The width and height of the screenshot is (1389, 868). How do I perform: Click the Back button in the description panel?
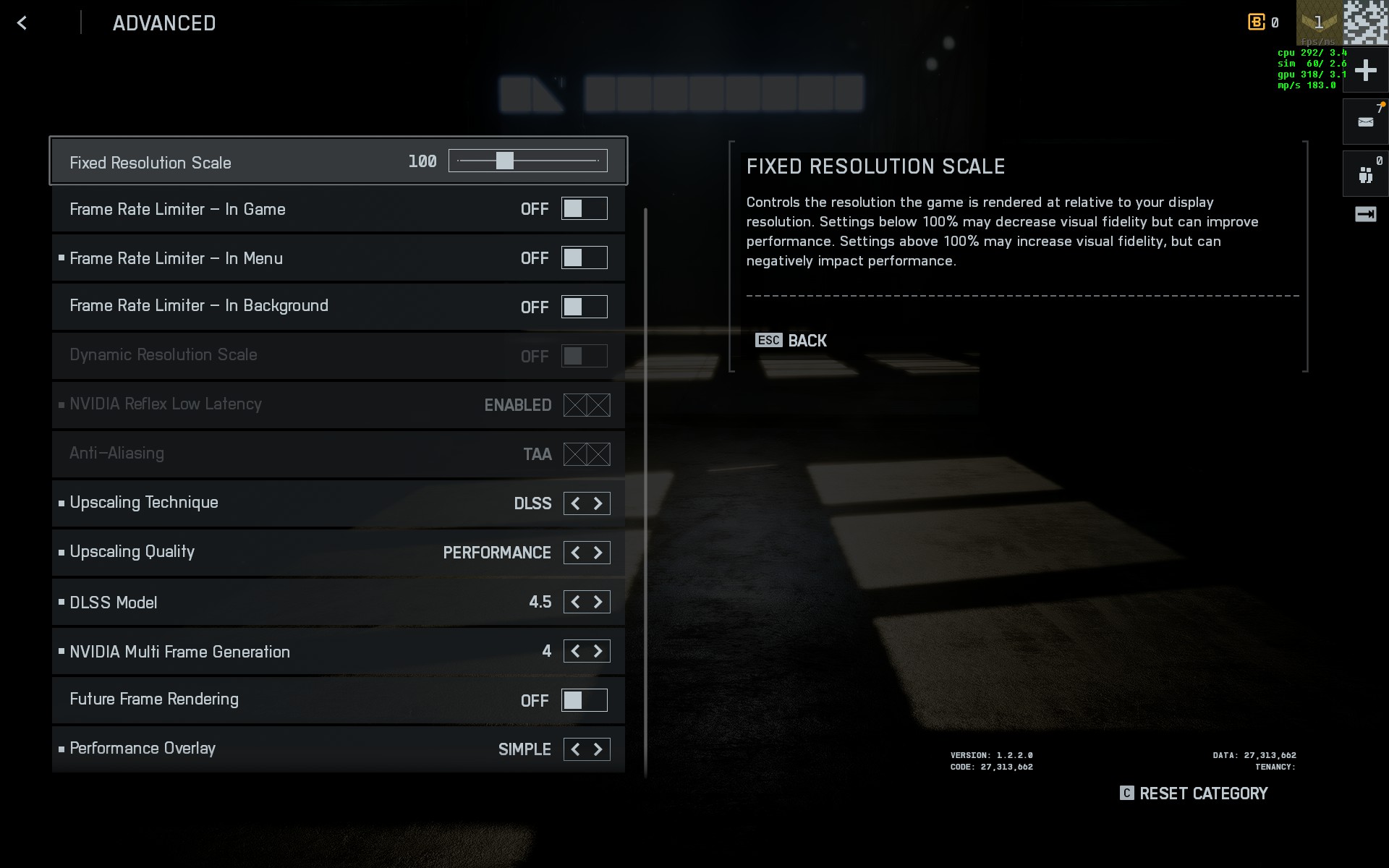tap(791, 341)
